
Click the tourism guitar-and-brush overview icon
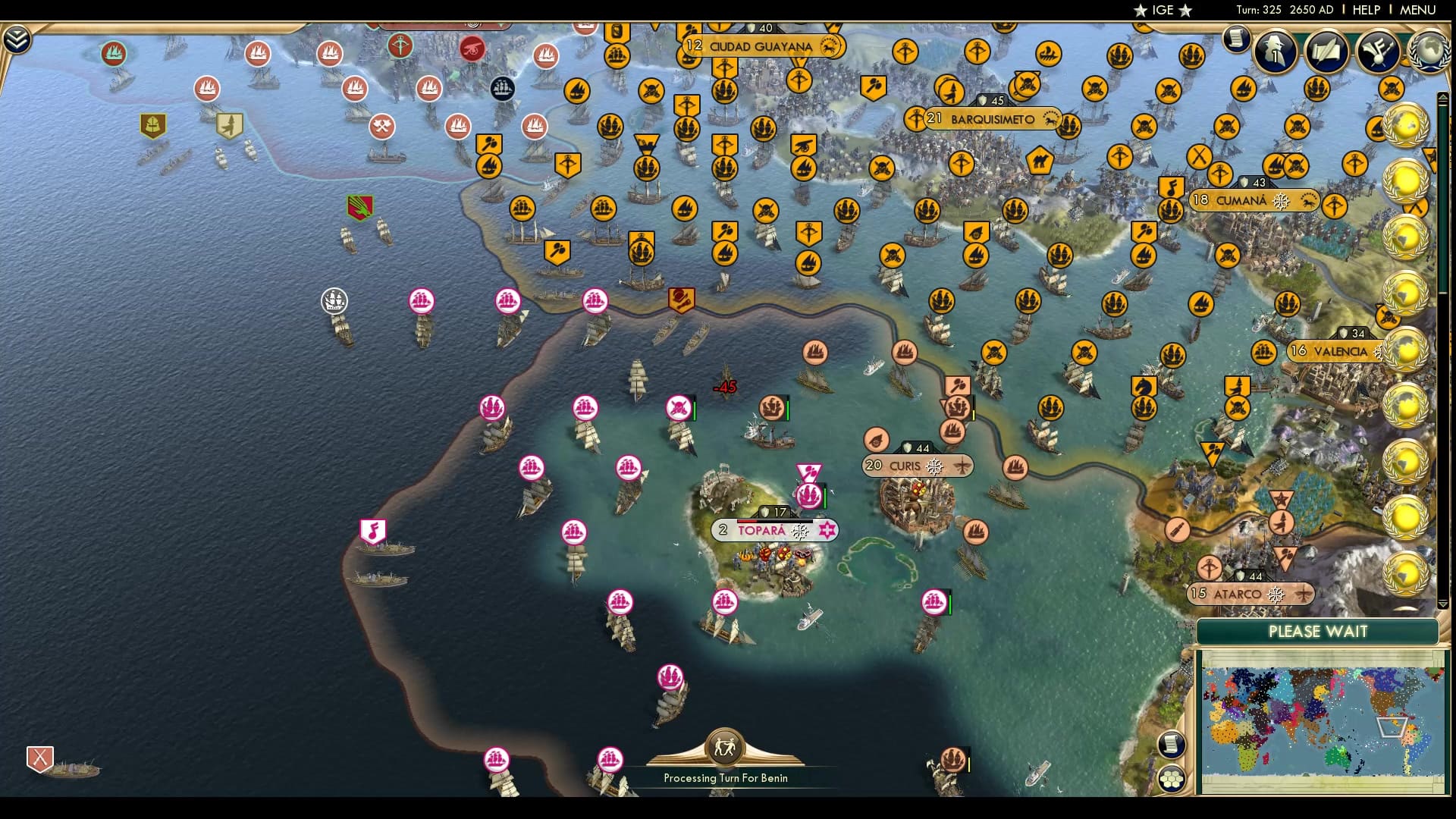tap(1377, 51)
